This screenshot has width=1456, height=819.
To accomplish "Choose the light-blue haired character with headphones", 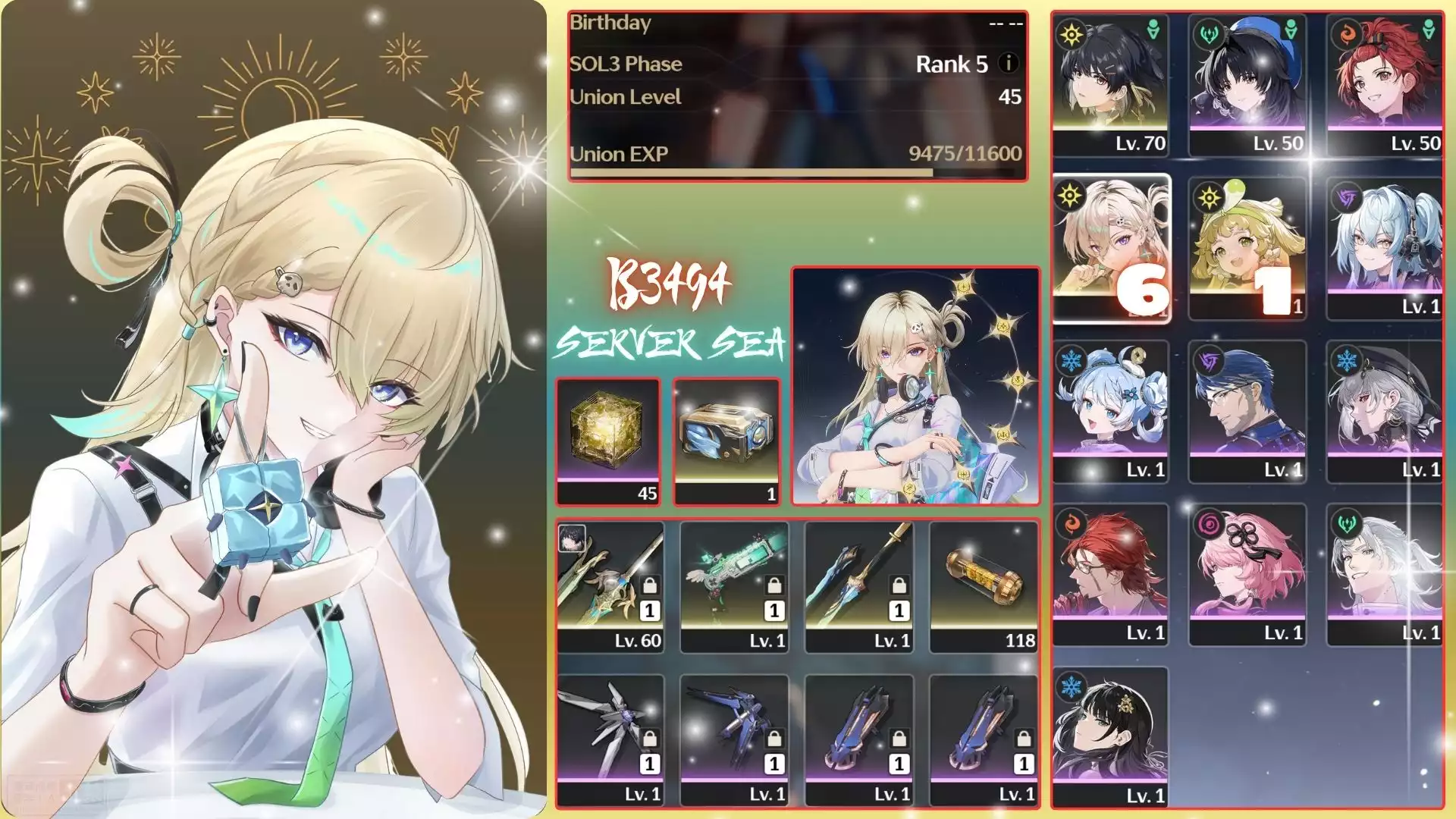I will pyautogui.click(x=1385, y=249).
